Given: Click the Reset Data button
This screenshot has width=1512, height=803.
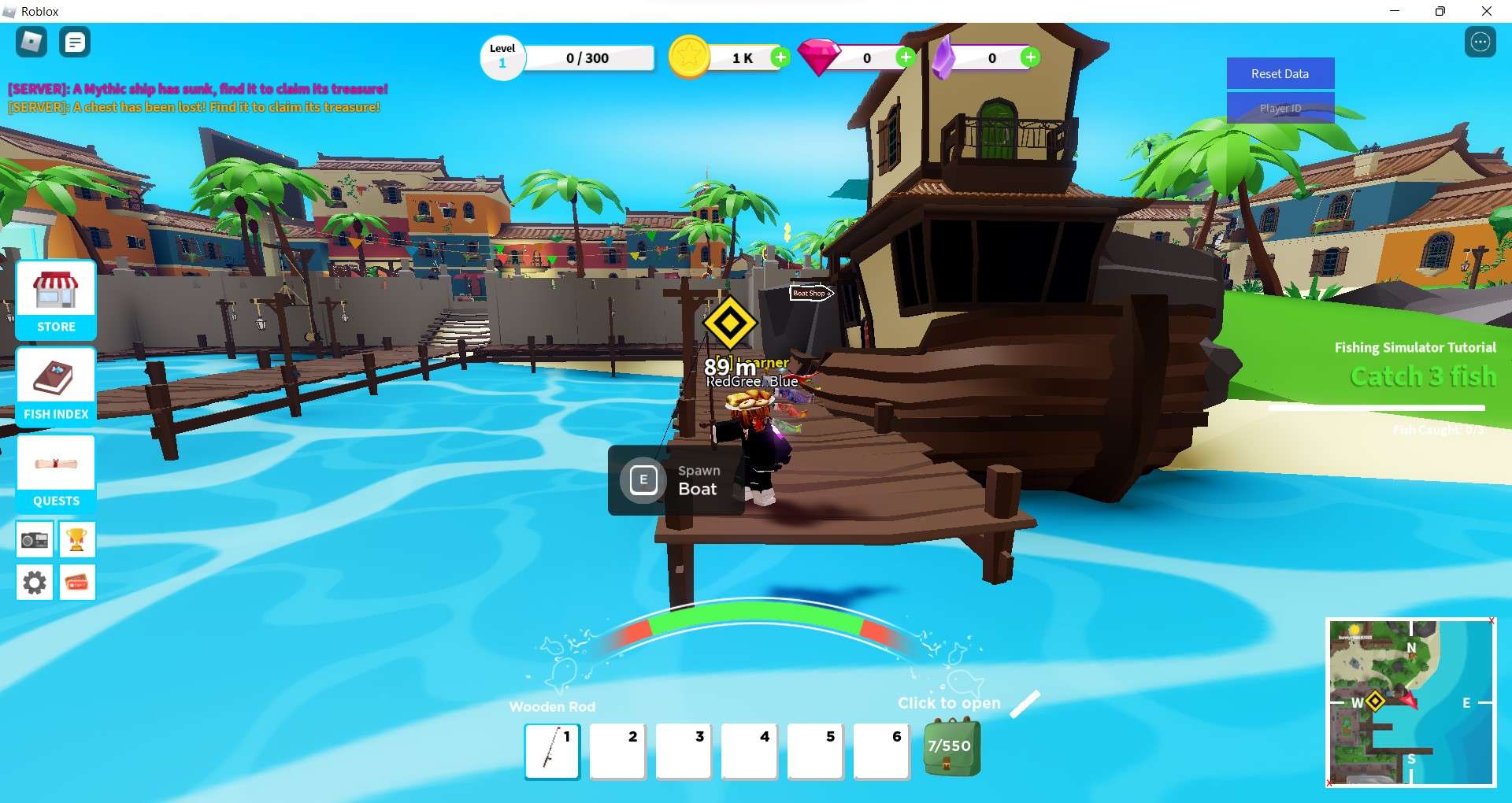Looking at the screenshot, I should (1280, 73).
